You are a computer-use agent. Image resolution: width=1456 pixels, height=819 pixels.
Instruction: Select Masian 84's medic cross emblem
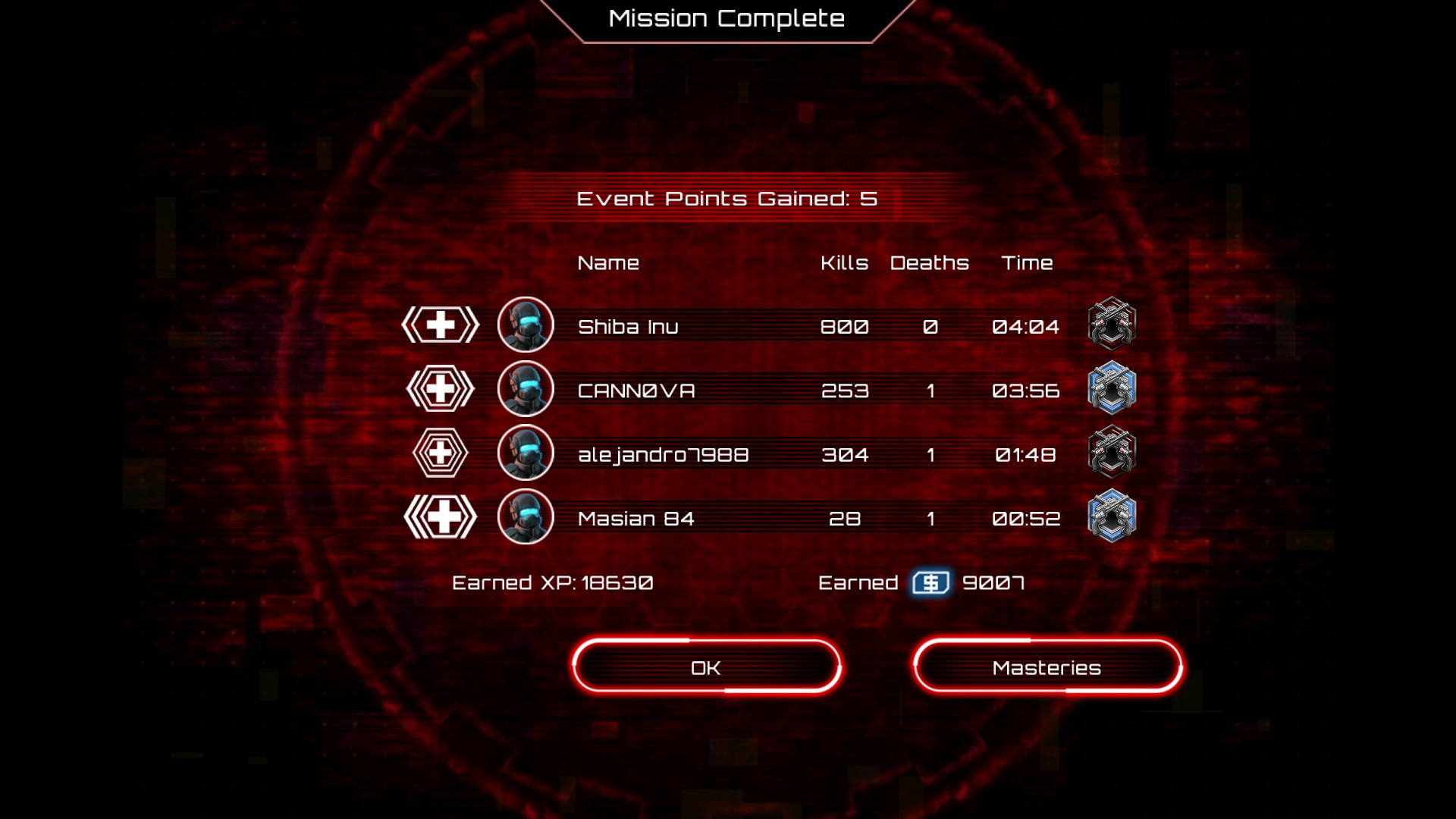click(x=441, y=517)
